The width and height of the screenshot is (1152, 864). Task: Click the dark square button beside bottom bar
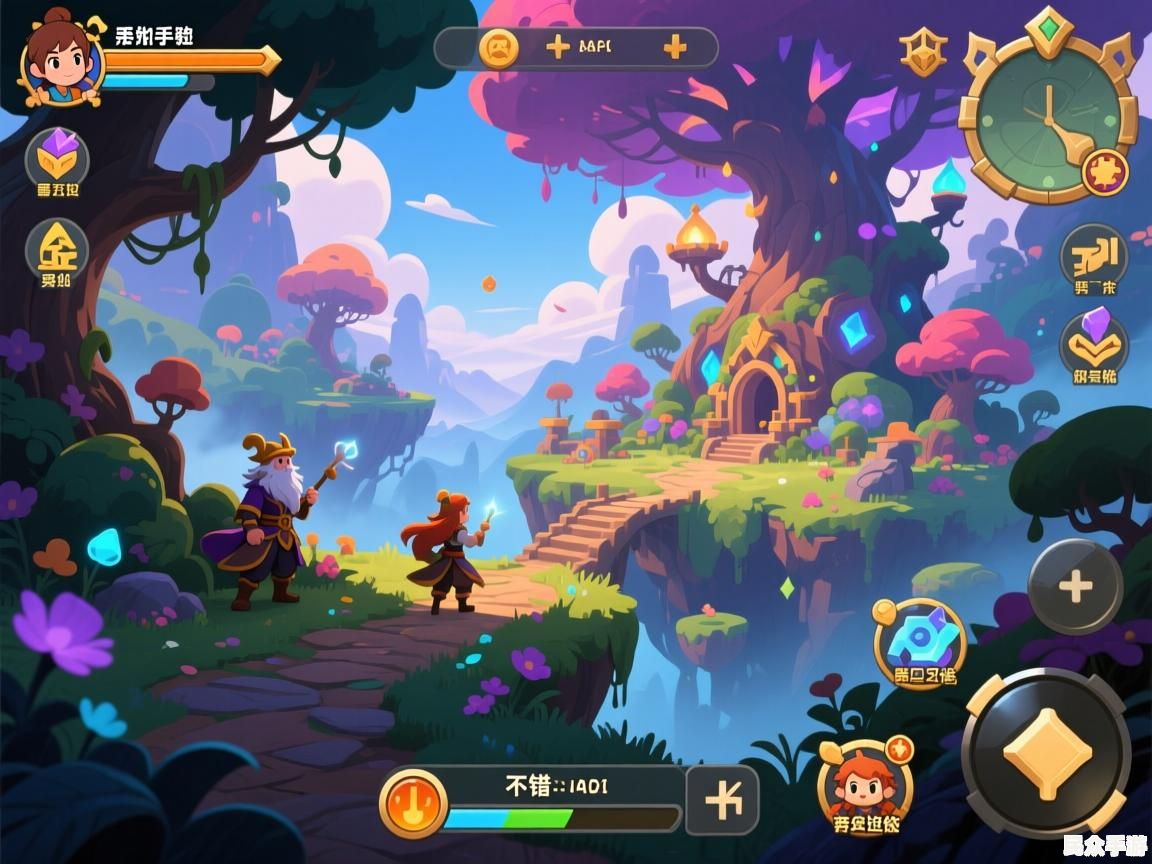tap(722, 801)
